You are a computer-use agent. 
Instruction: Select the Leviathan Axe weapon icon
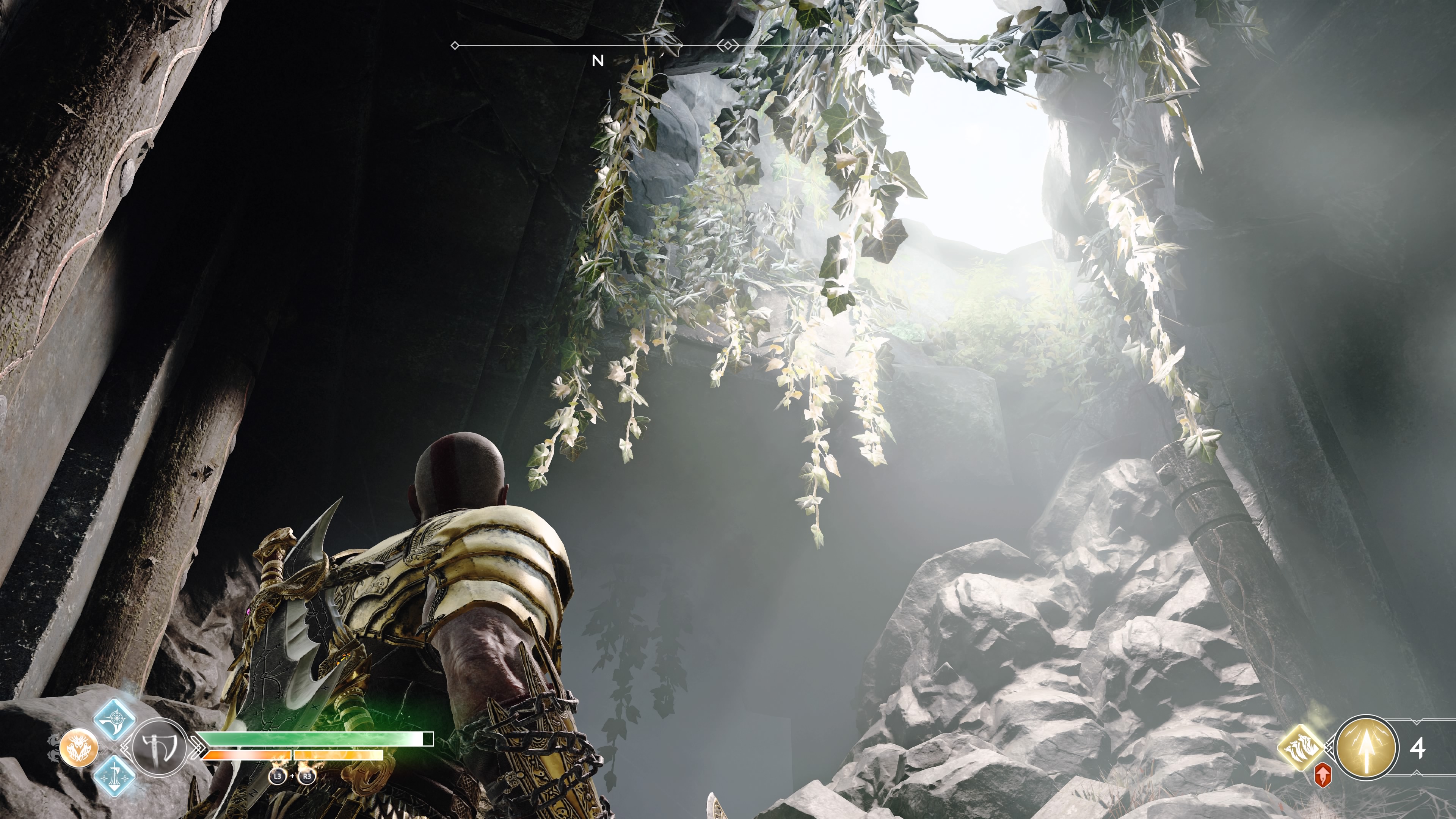pos(160,748)
